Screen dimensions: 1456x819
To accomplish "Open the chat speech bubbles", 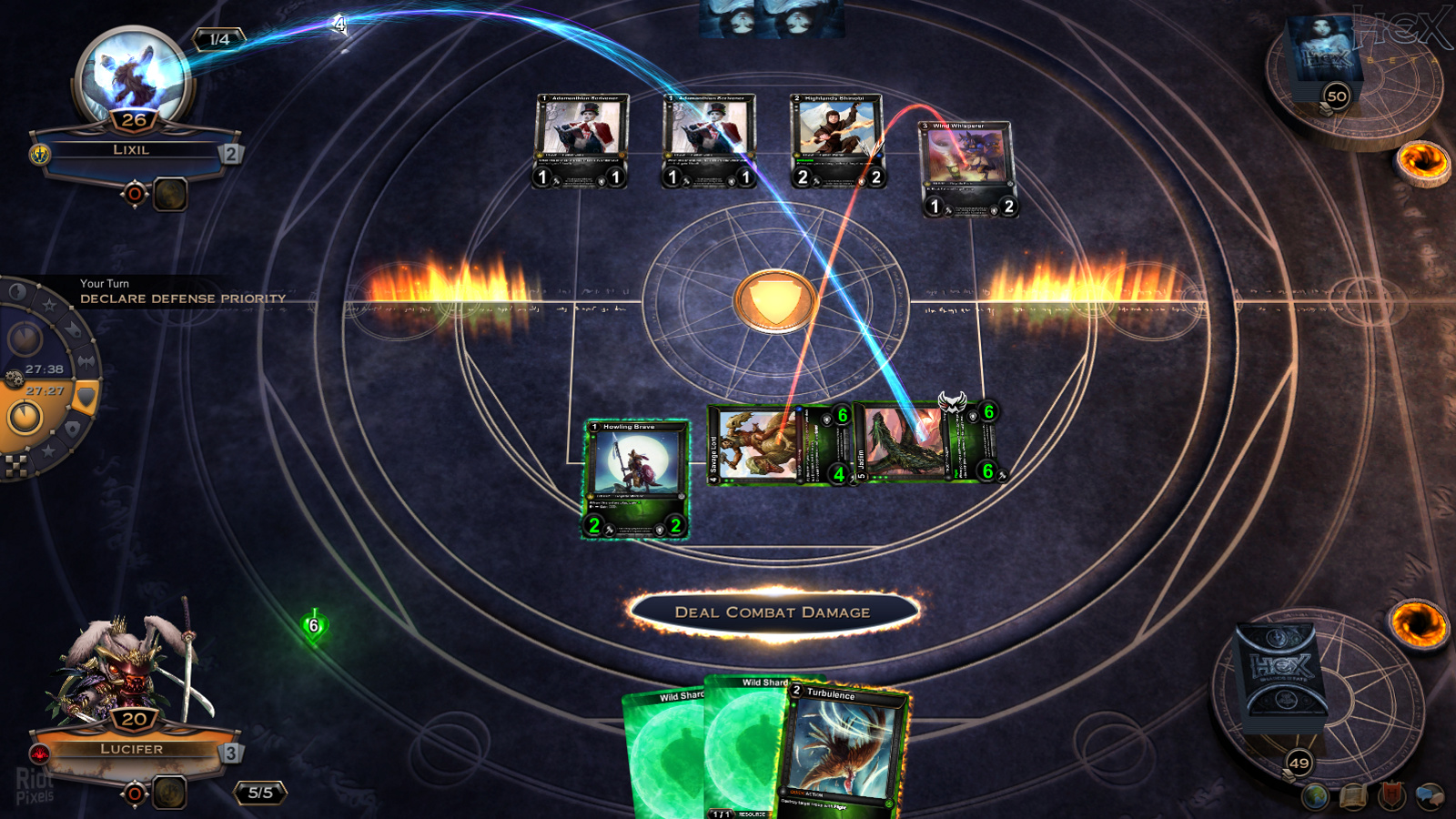I will coord(1430,795).
